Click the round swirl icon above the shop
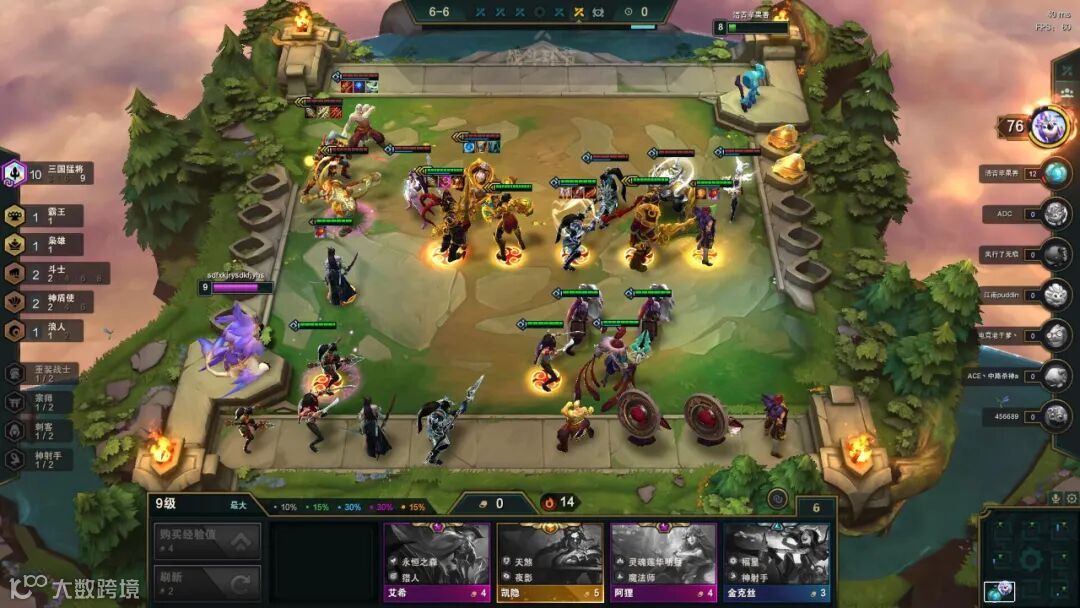The image size is (1080, 608). tap(777, 498)
